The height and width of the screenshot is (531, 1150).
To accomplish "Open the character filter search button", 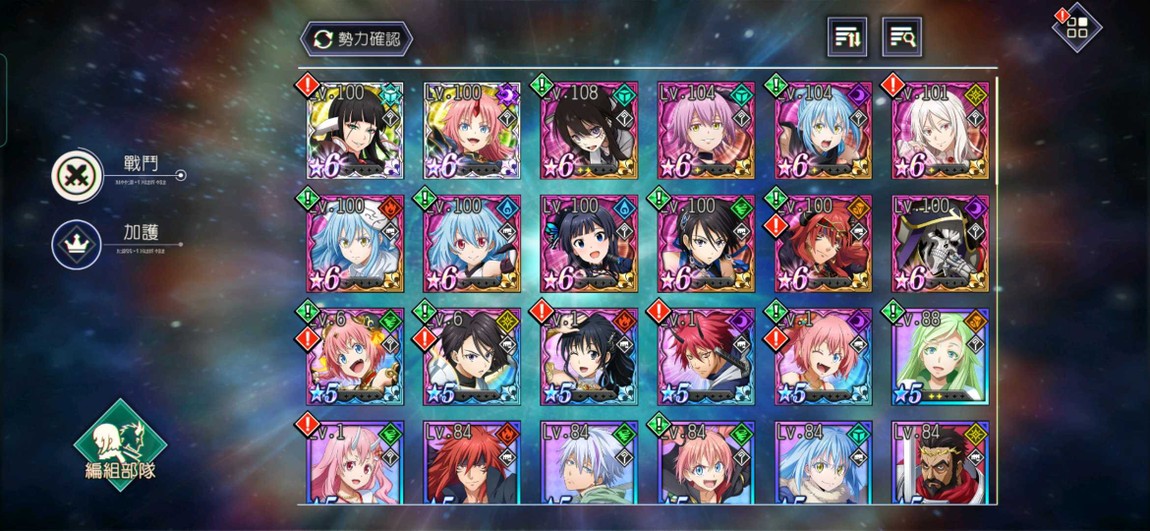I will coord(901,38).
